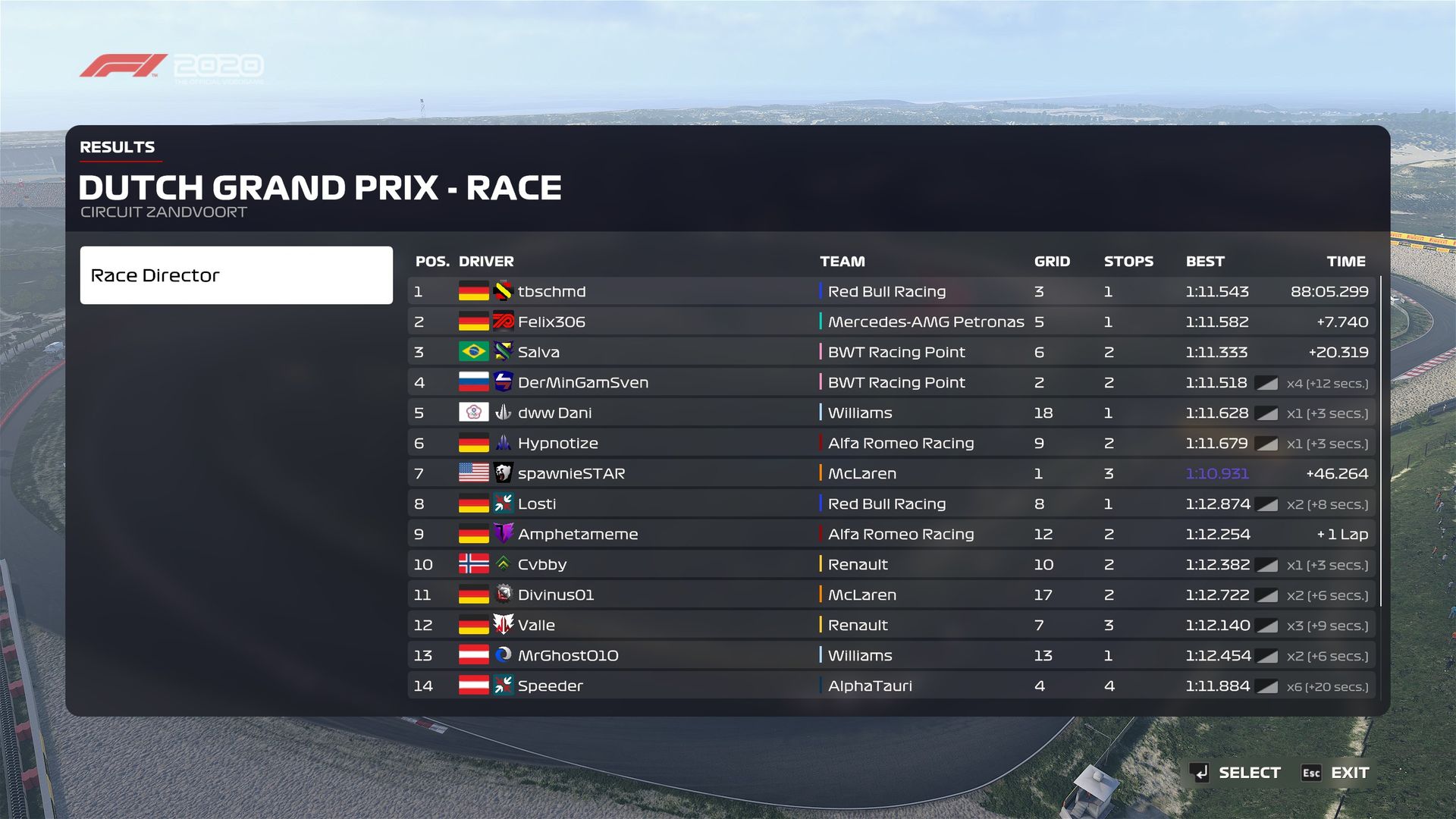Image resolution: width=1456 pixels, height=819 pixels.
Task: Select Hypnotize's Alfa Romeo row
Action: click(891, 443)
